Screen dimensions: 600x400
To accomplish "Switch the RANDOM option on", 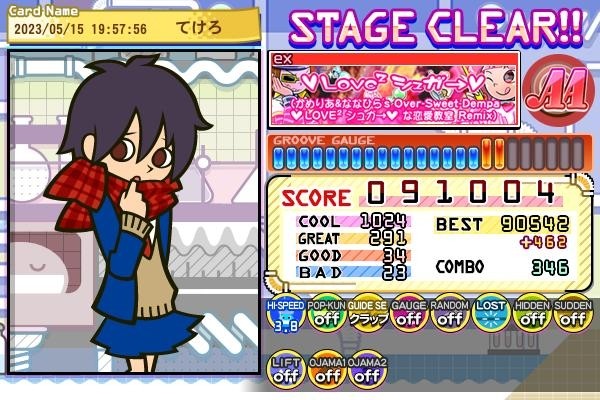I will 449,318.
